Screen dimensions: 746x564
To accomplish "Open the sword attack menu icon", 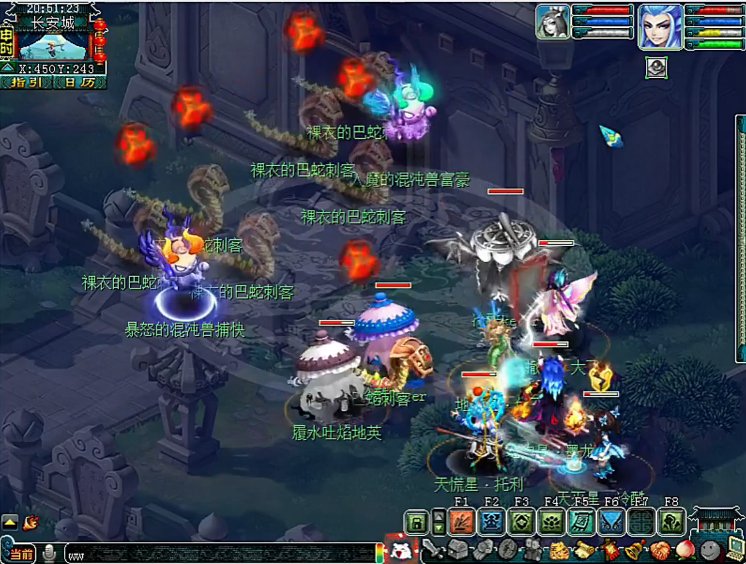I will [x=433, y=549].
